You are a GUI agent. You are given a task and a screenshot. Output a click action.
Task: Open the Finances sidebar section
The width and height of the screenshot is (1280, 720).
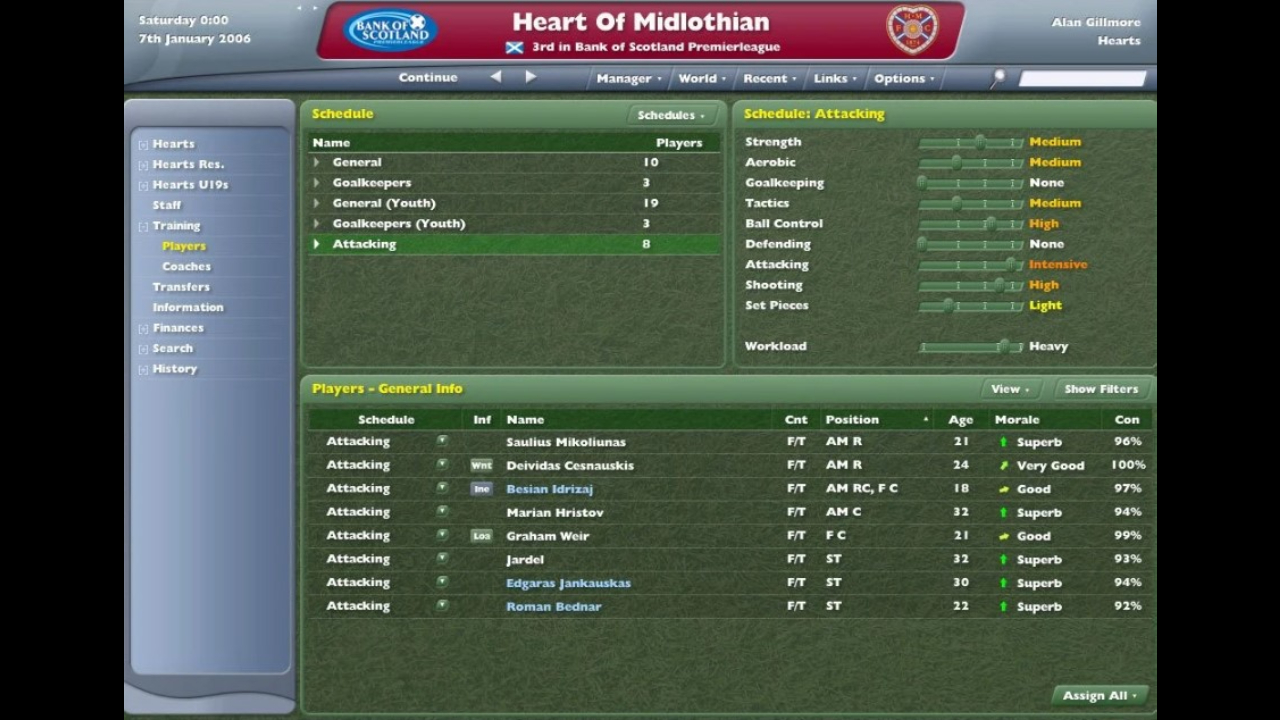pos(178,328)
